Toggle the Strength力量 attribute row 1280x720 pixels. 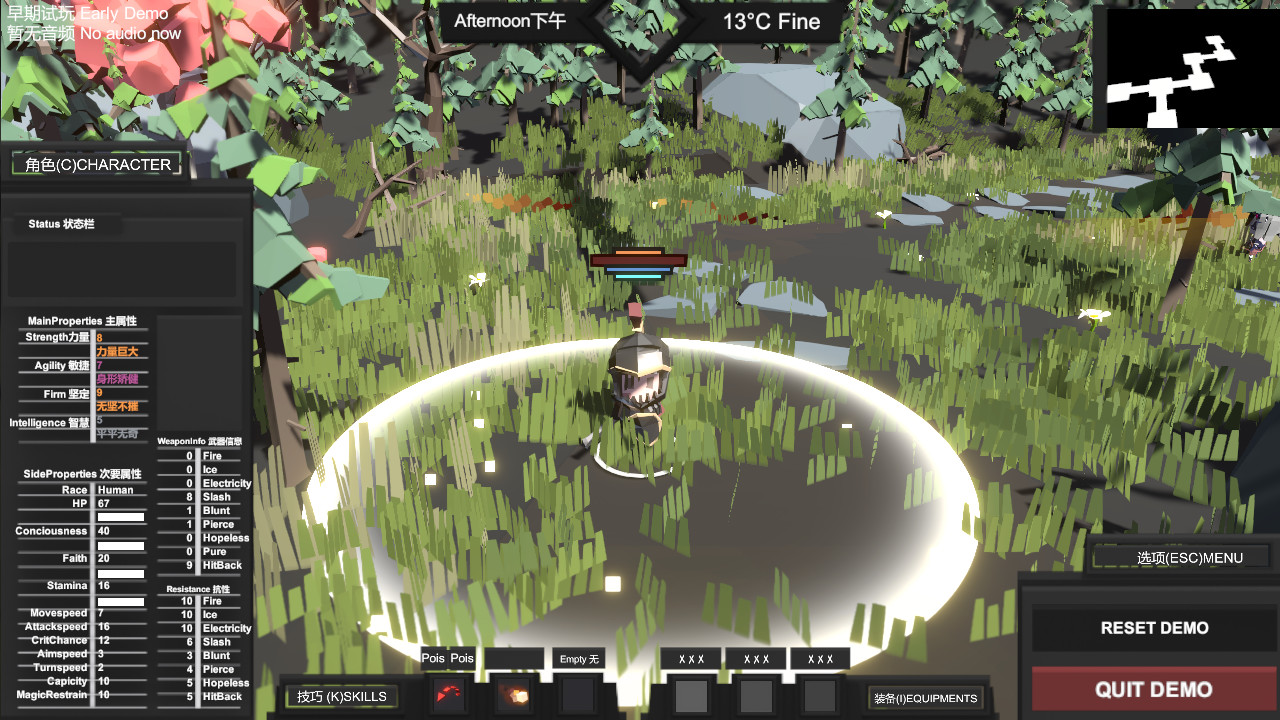57,337
